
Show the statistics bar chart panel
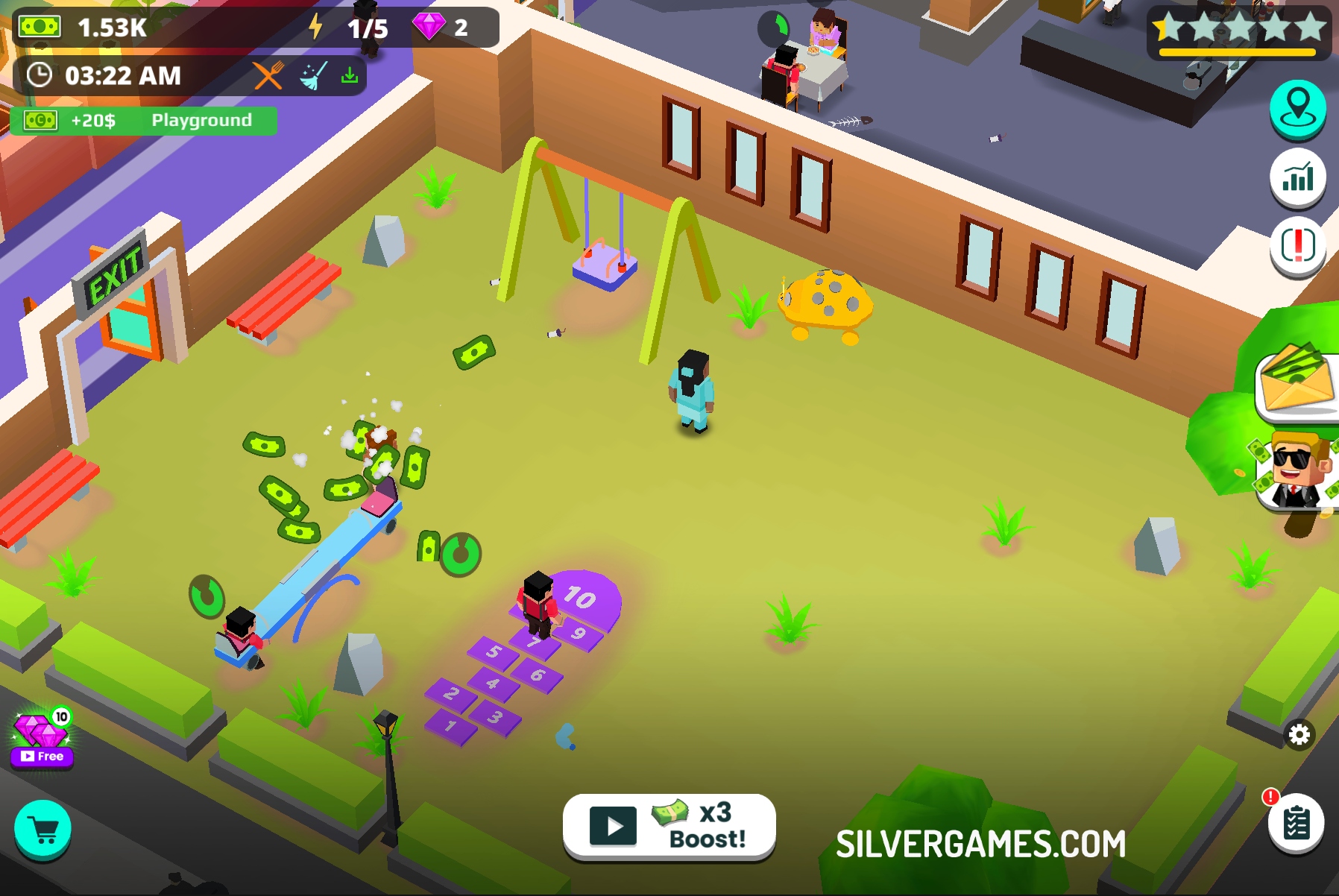tap(1297, 177)
